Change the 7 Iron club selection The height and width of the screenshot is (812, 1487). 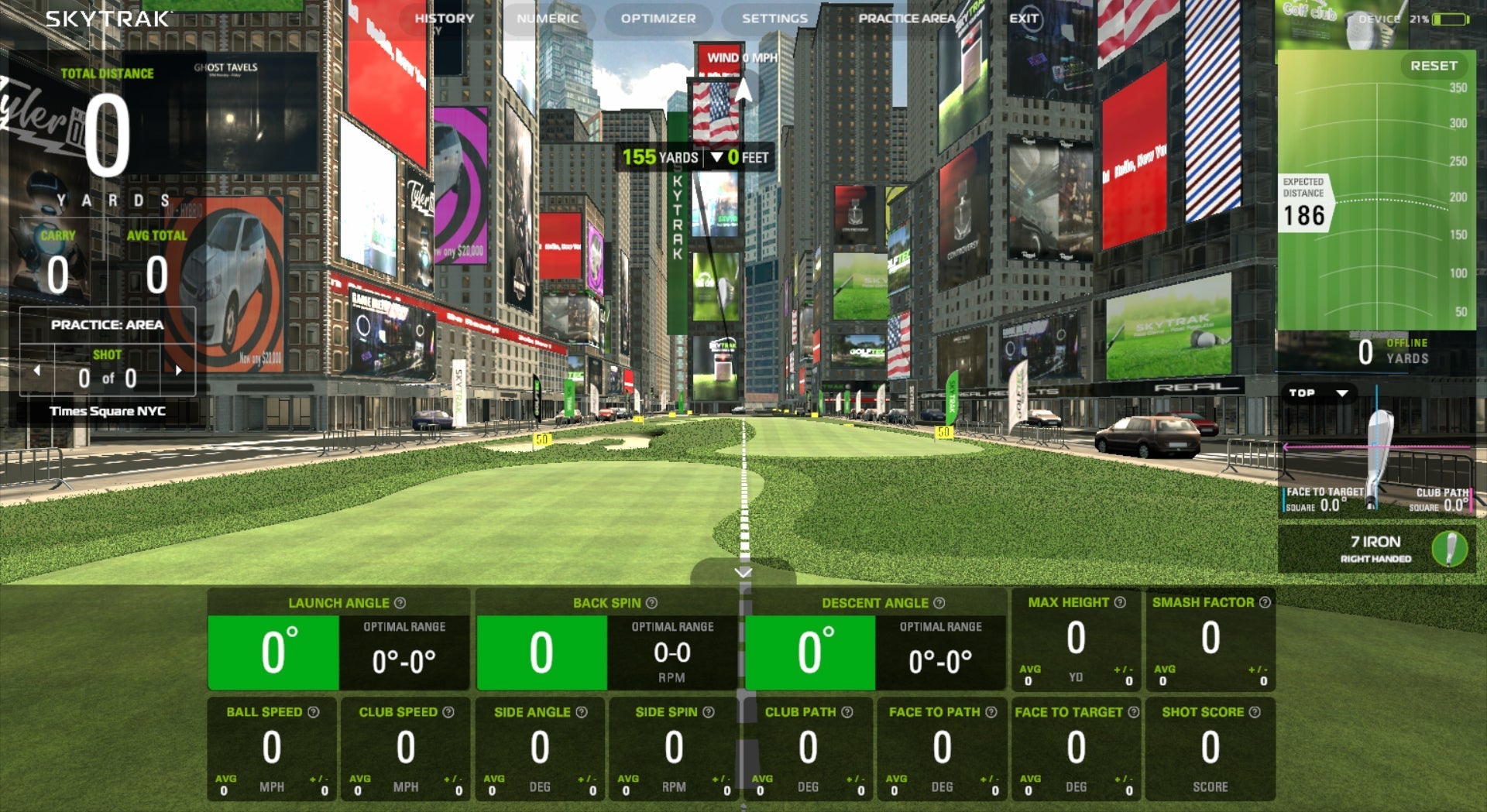(x=1375, y=548)
